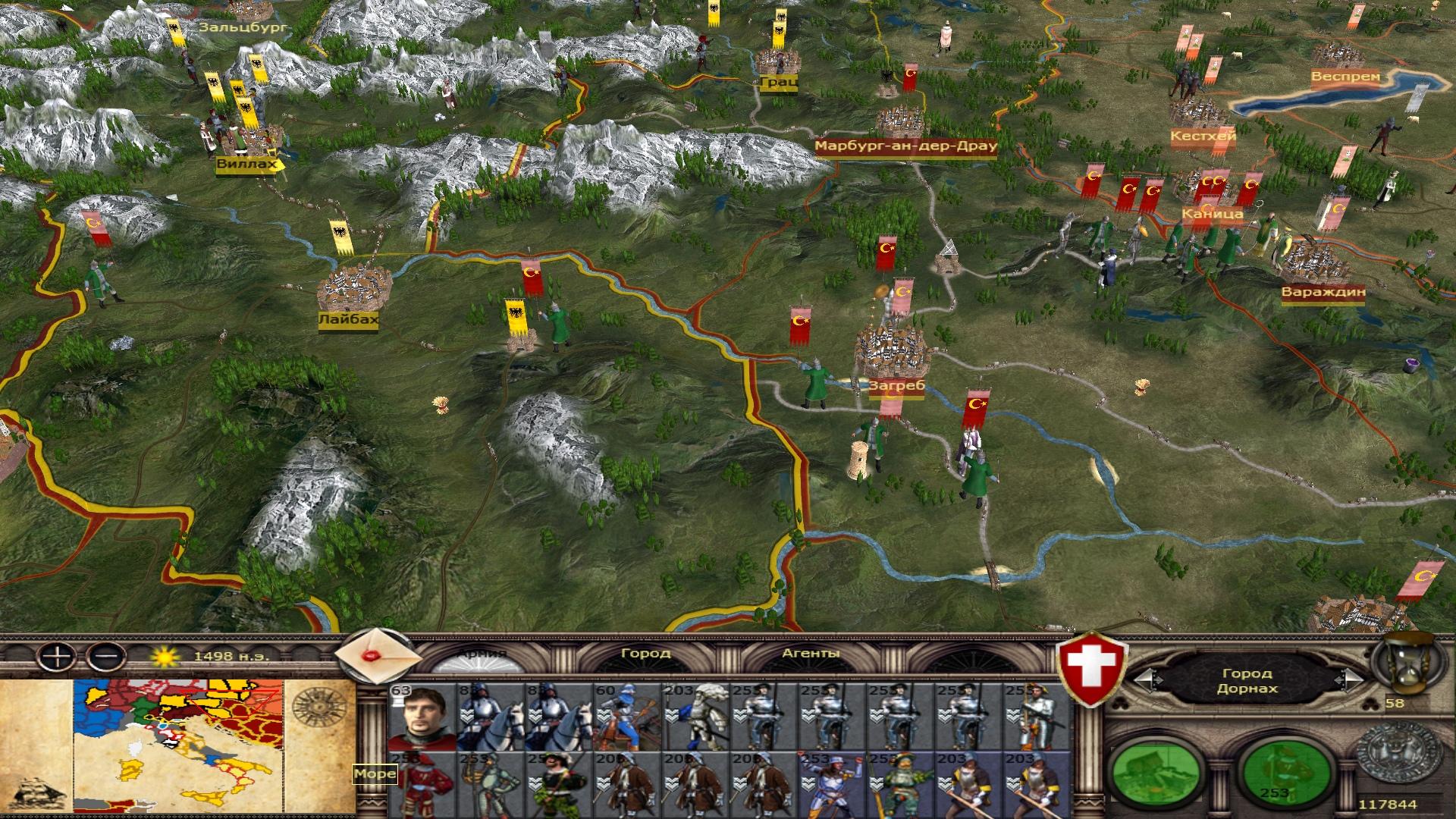Zoom in the minimap with the plus button

coord(56,655)
